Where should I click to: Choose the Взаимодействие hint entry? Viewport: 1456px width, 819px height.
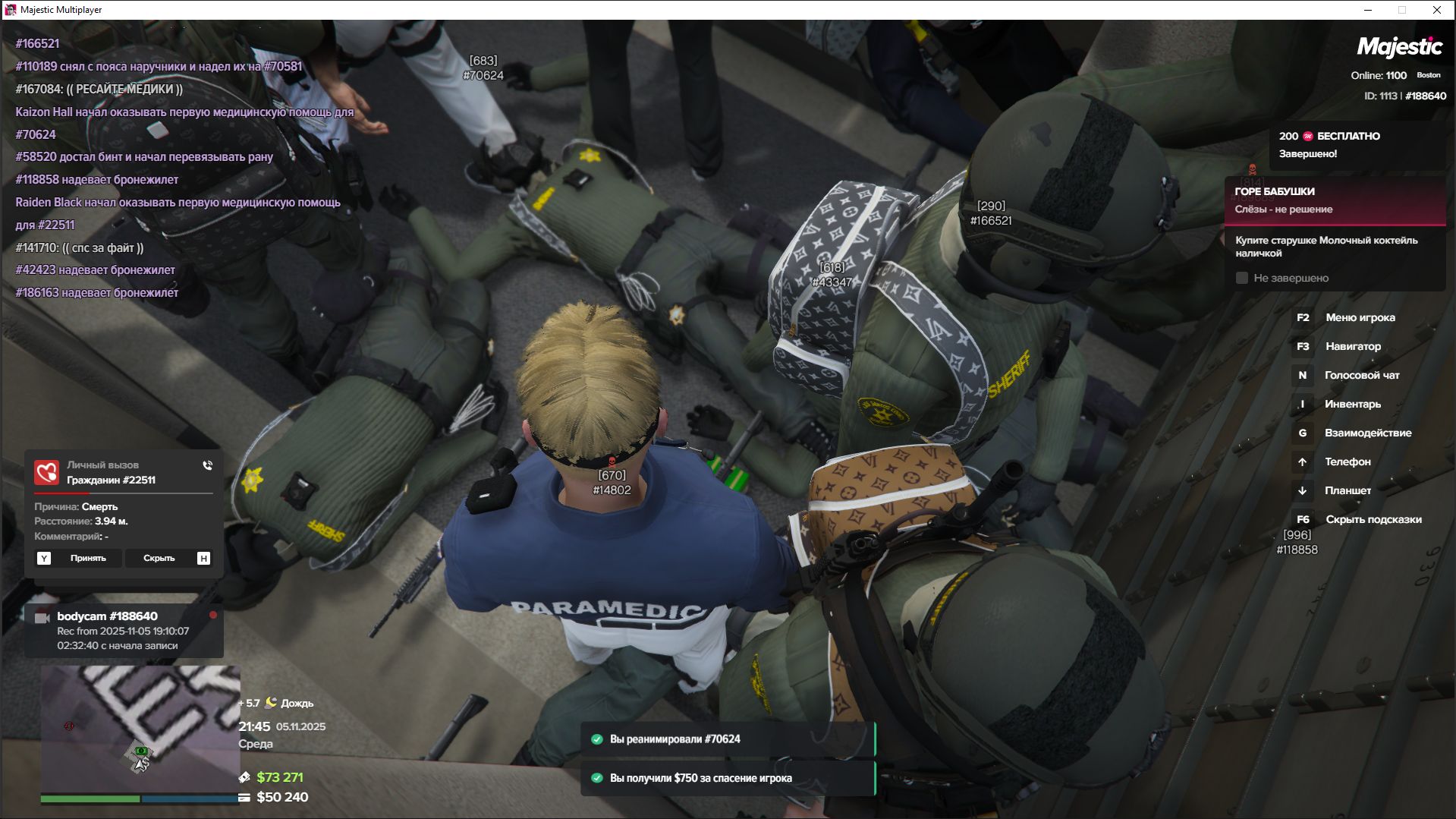[1367, 433]
